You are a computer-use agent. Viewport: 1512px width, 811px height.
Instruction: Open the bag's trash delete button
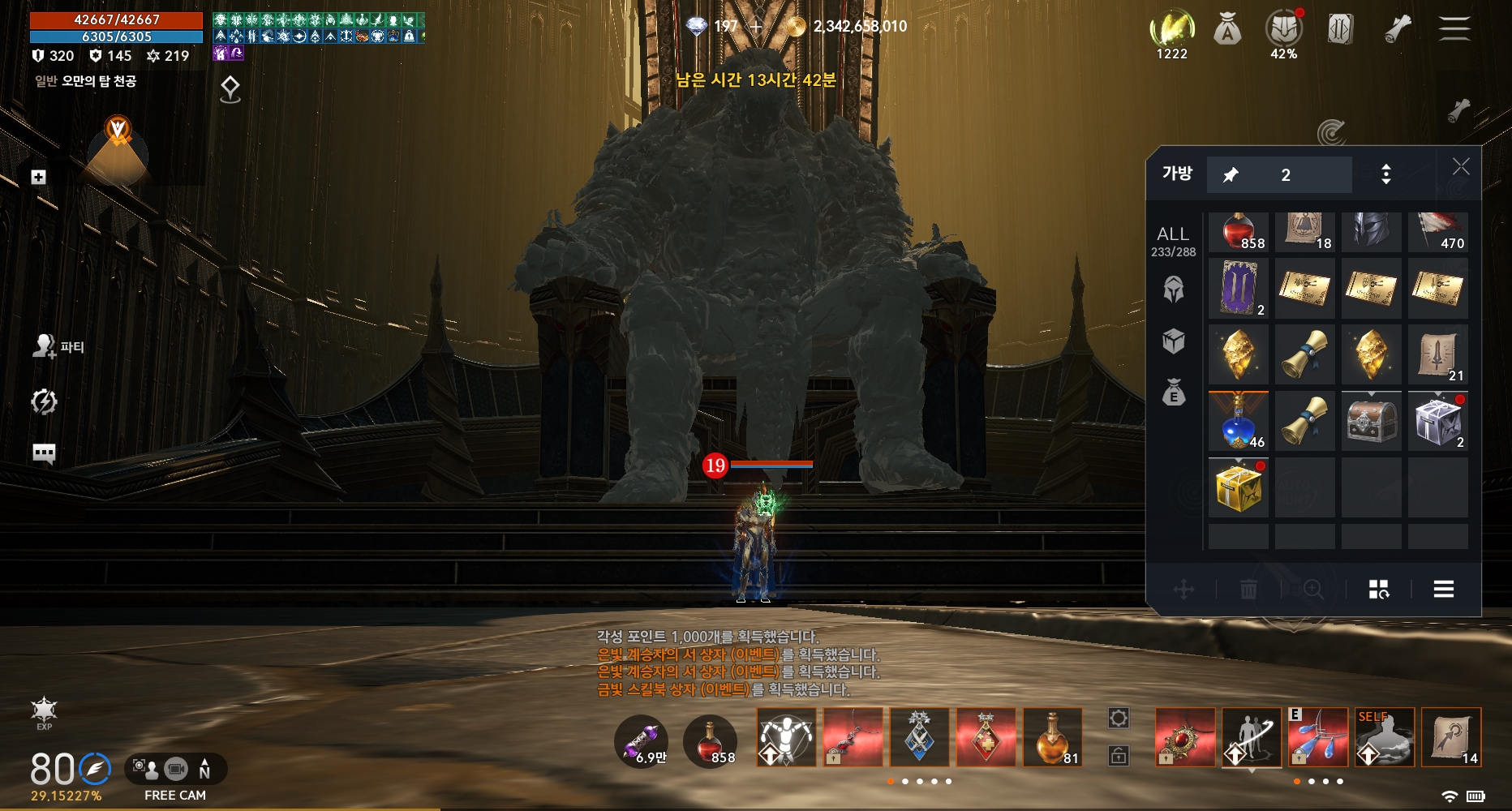pos(1248,590)
